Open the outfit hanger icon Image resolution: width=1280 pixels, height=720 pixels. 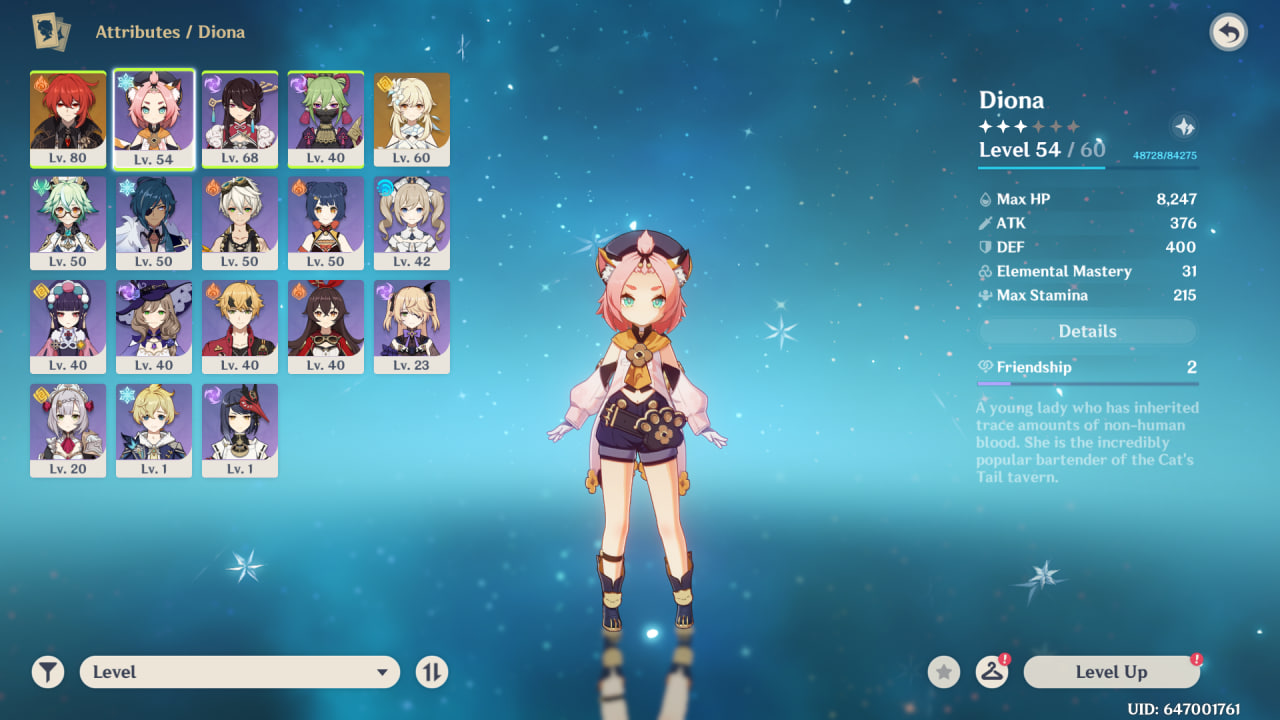coord(991,672)
